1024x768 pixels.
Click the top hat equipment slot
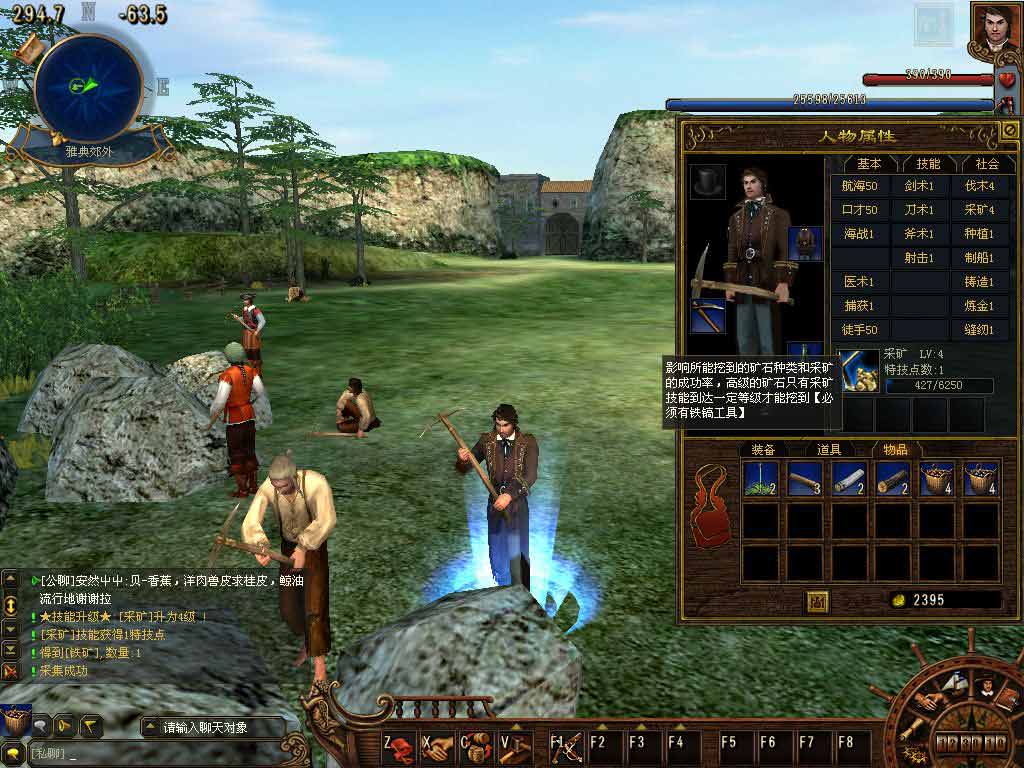tap(709, 181)
